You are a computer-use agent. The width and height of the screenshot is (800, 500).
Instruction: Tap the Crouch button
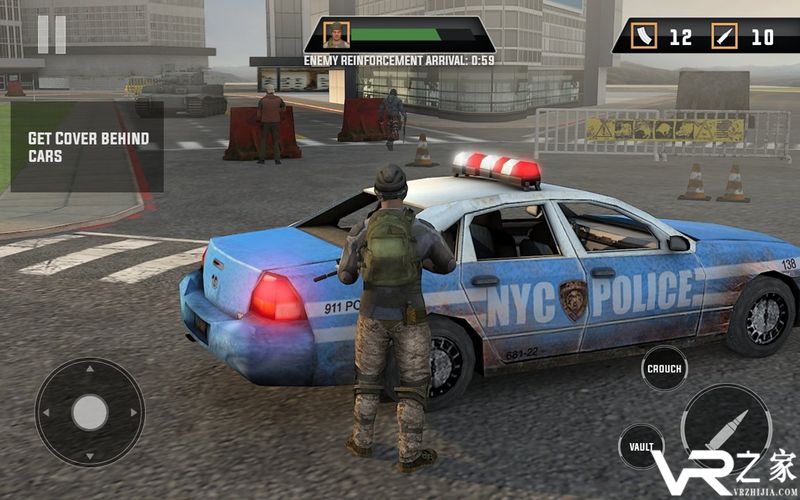[664, 368]
